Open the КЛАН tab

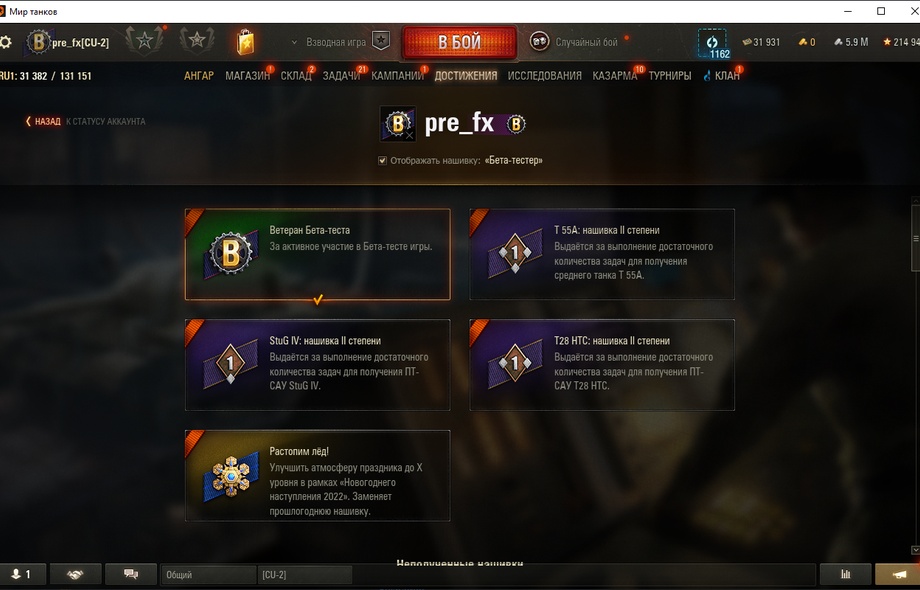(727, 76)
